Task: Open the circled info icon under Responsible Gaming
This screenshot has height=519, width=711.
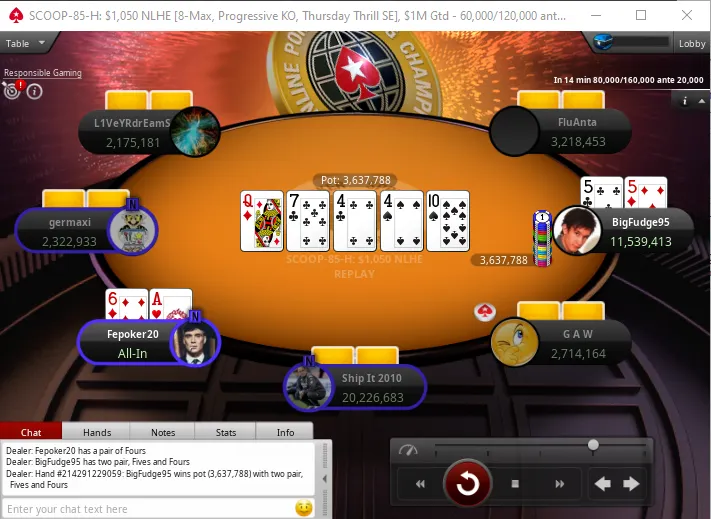Action: [x=34, y=92]
